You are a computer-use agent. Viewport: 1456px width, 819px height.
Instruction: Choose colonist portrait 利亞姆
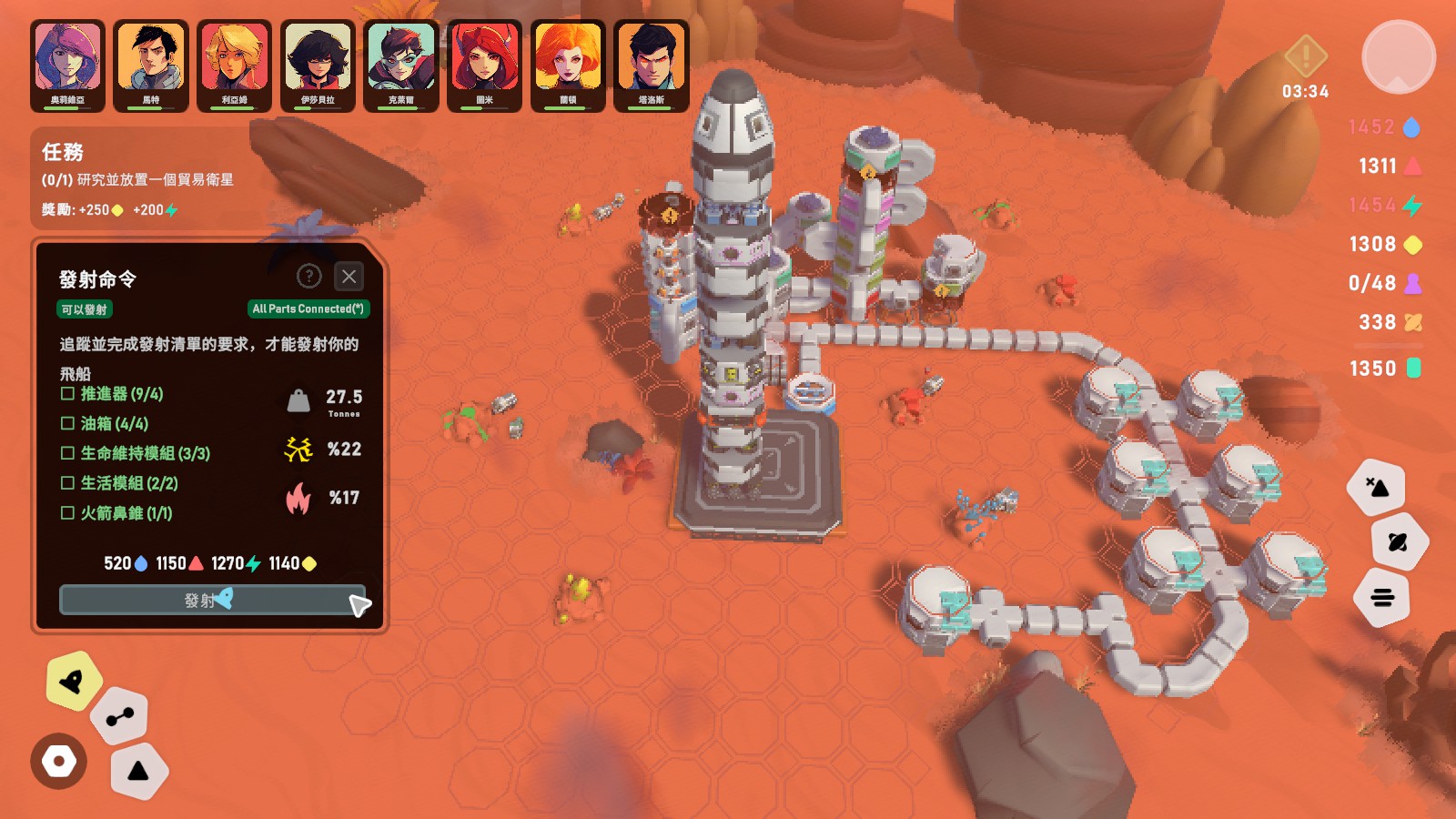pos(234,66)
